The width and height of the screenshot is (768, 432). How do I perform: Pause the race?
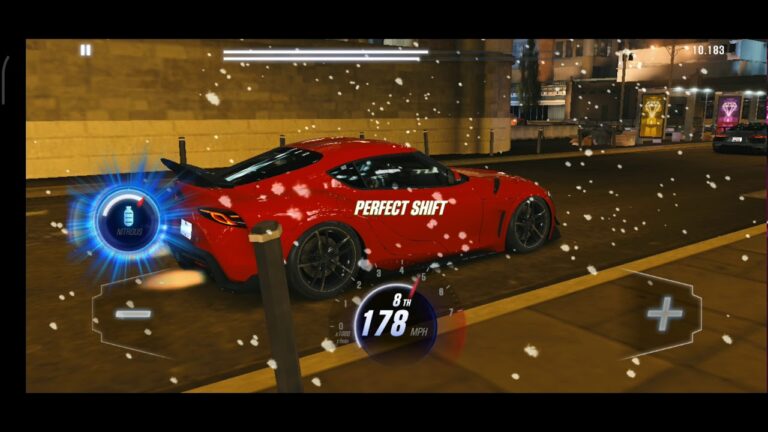click(x=85, y=50)
